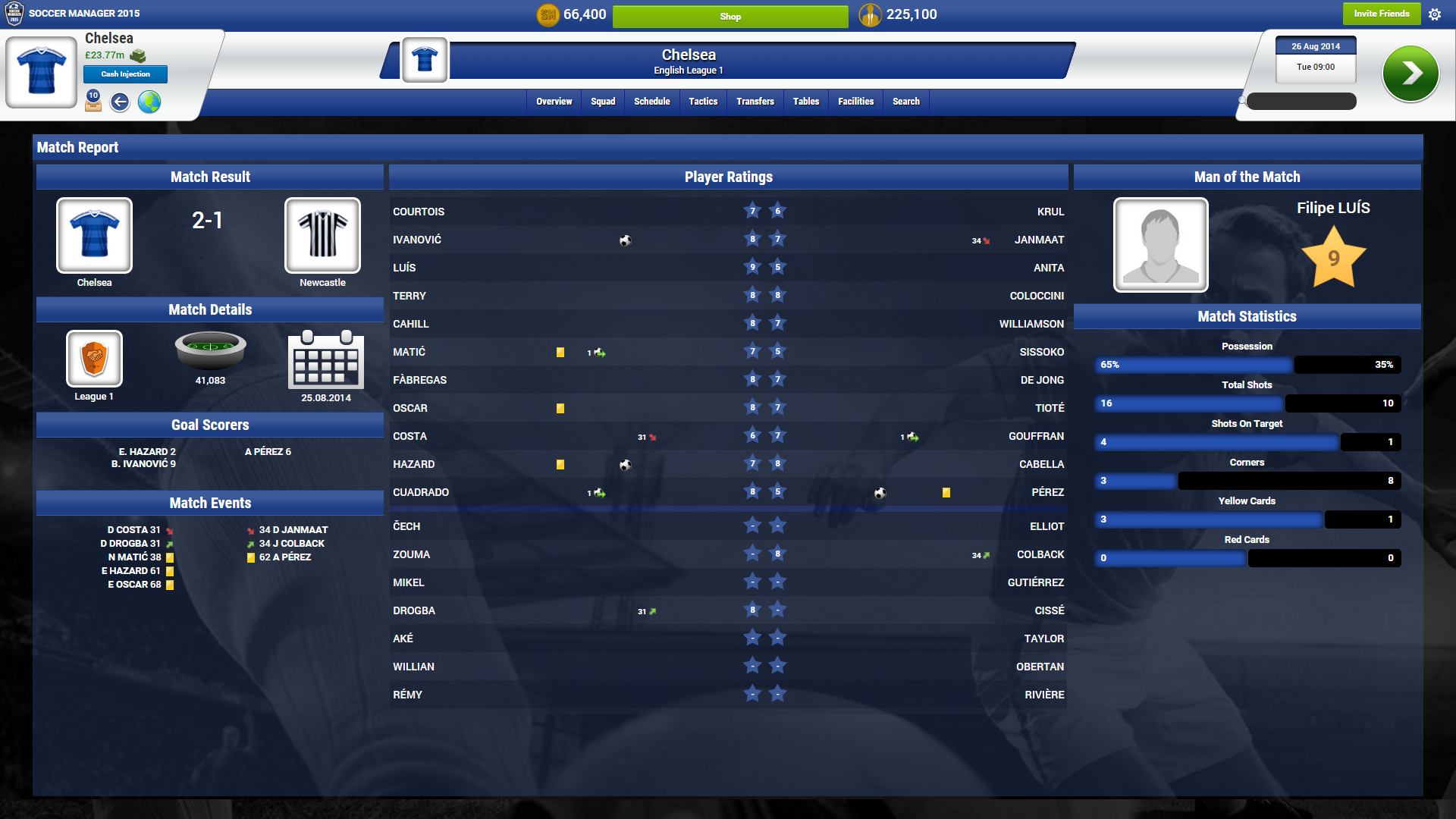The image size is (1456, 819).
Task: Click the Newcastle team badge
Action: [x=322, y=236]
